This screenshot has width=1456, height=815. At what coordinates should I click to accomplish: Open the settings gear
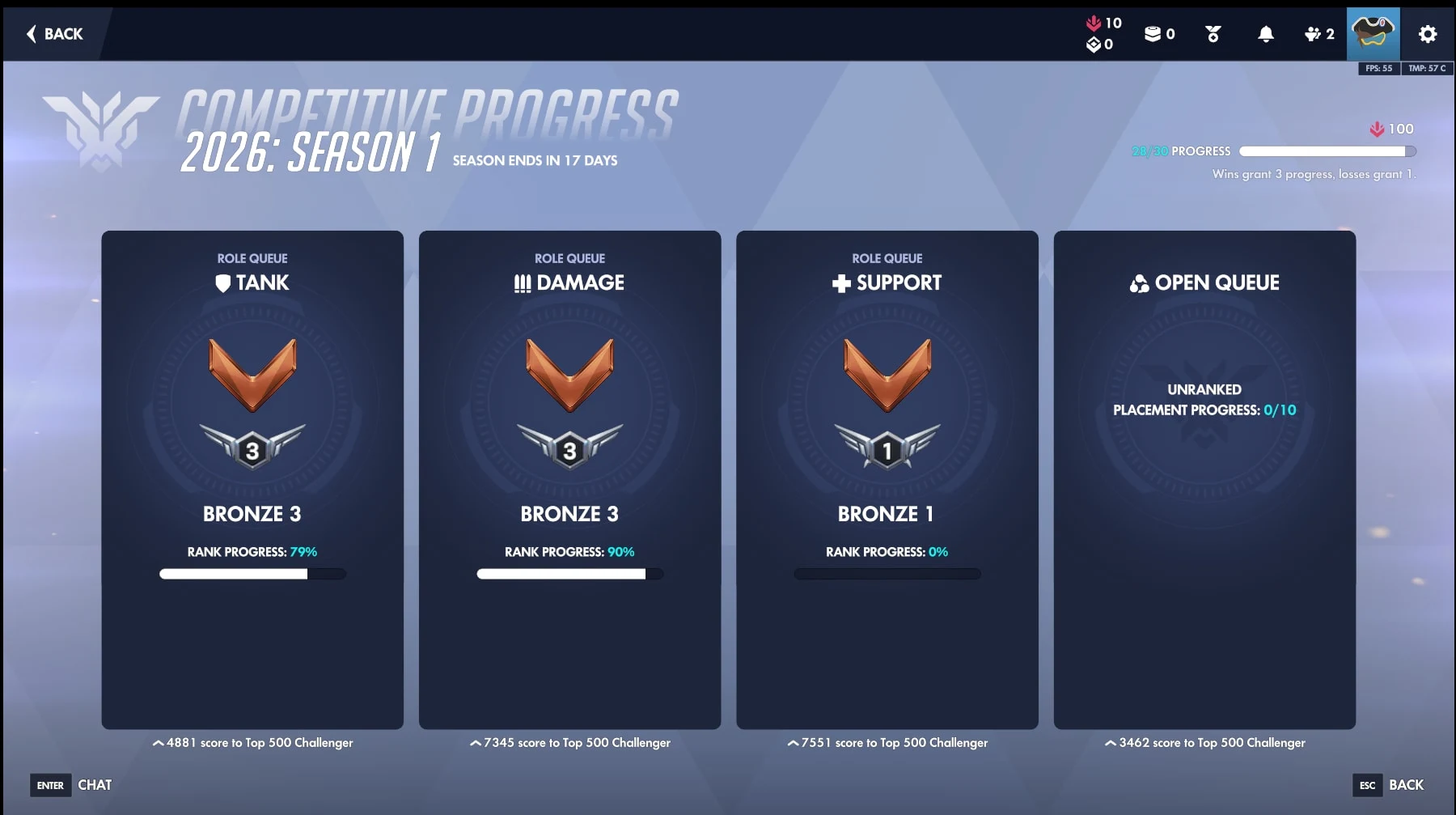coord(1428,34)
